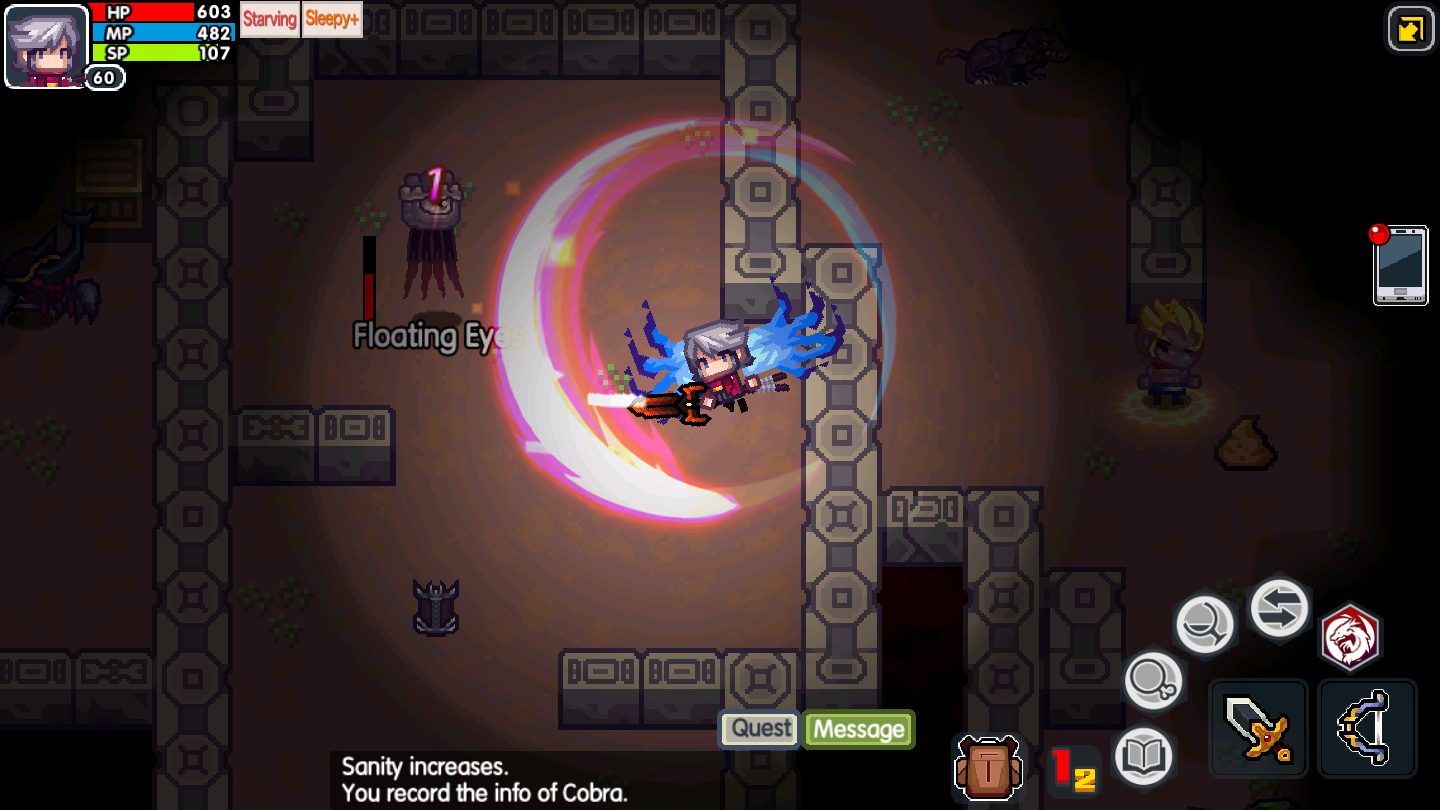Viewport: 1440px width, 810px height.
Task: Open the Message tab
Action: click(x=858, y=730)
